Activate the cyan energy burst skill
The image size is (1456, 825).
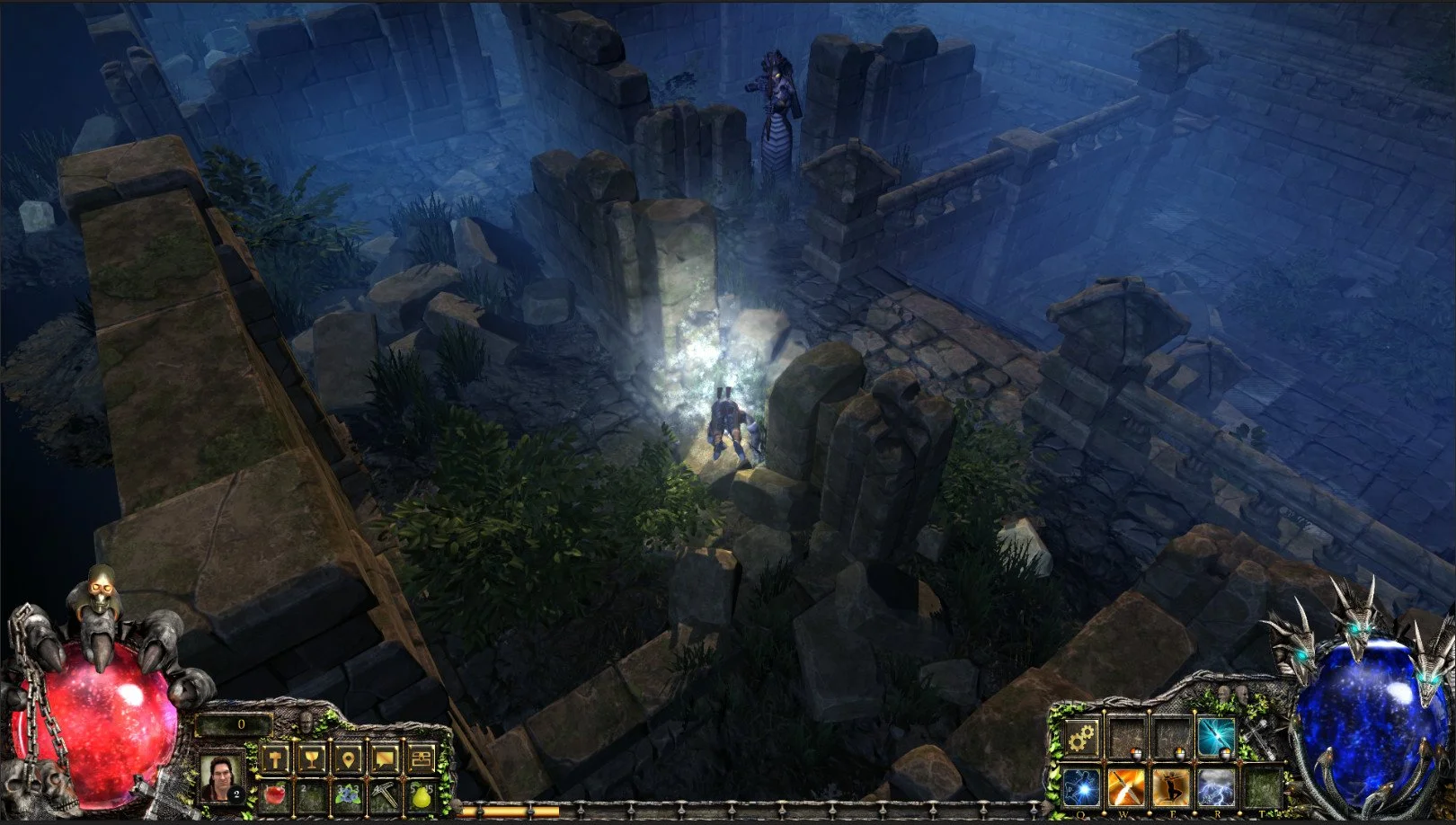coord(1215,739)
